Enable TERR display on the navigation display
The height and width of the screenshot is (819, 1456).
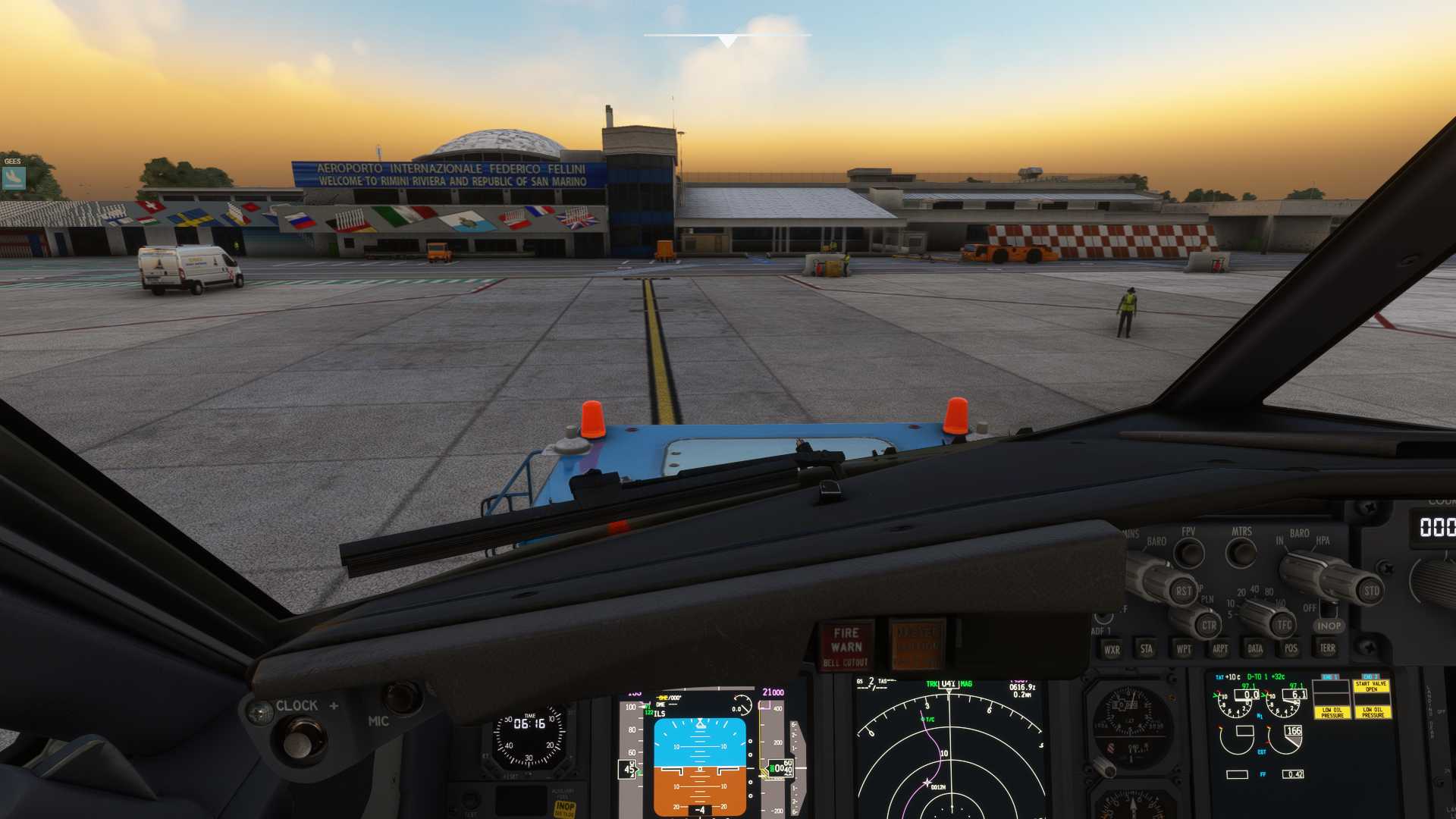point(1327,649)
